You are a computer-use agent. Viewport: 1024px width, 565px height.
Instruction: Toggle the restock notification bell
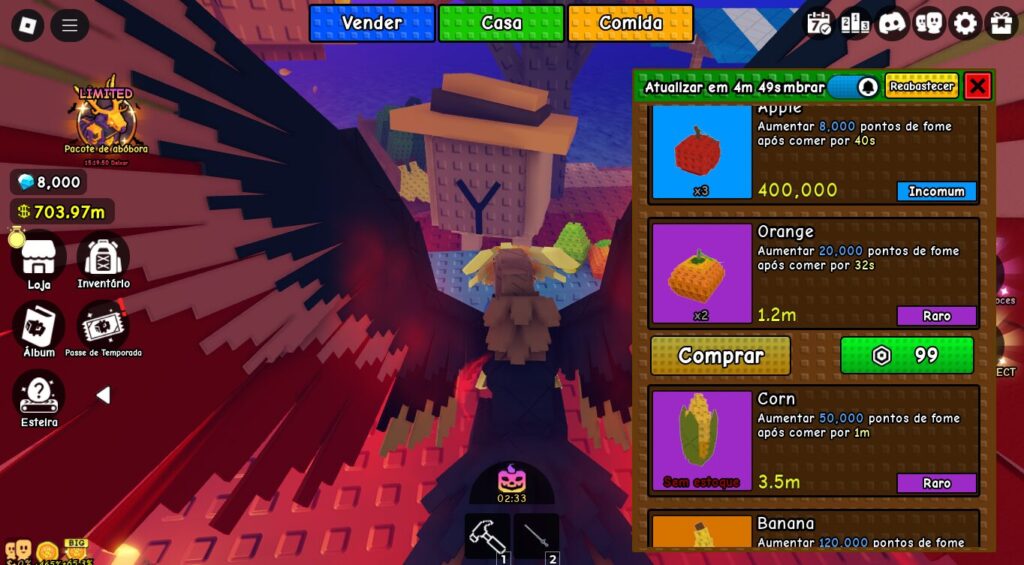[867, 87]
